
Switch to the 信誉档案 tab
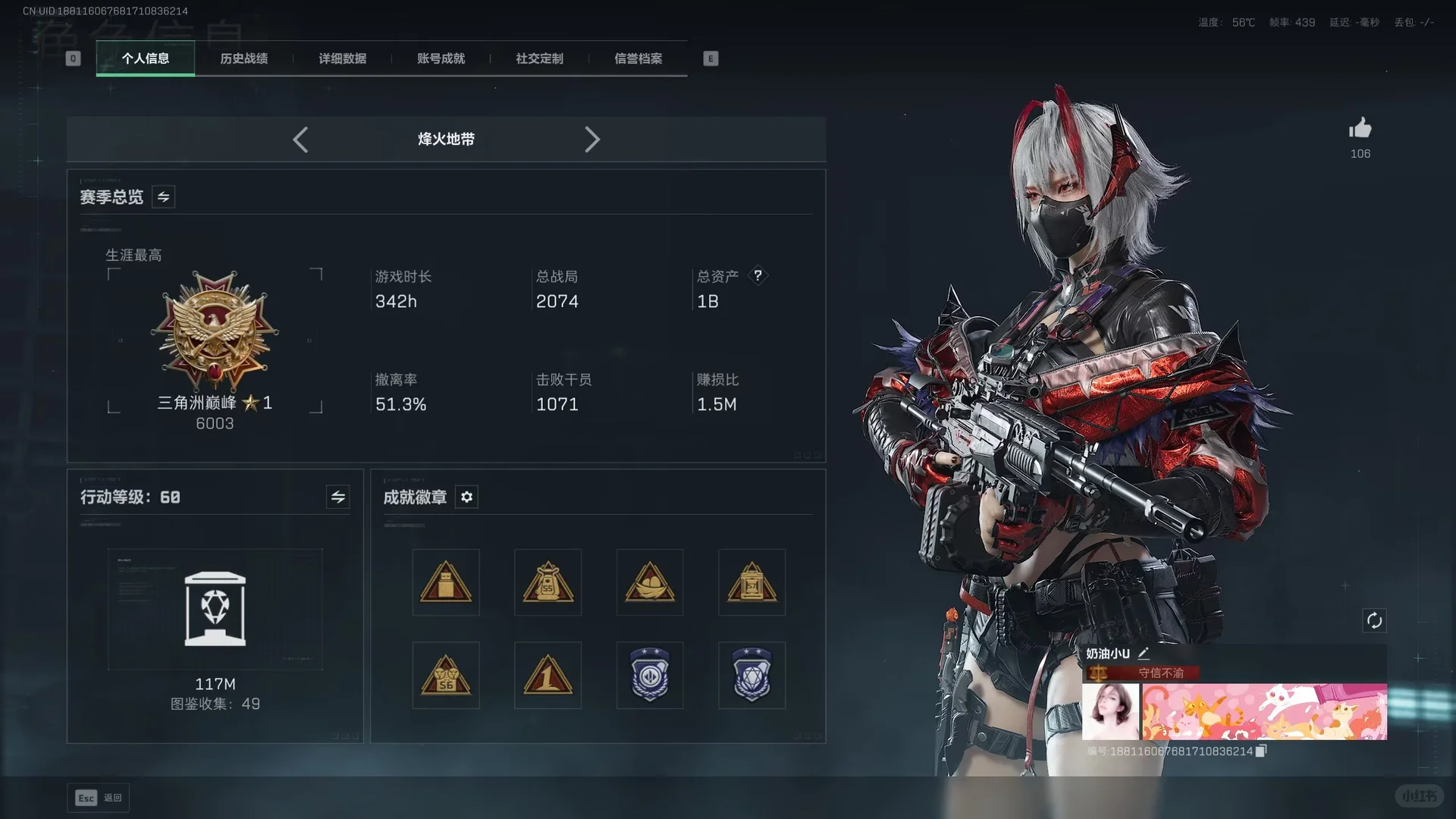click(x=638, y=58)
